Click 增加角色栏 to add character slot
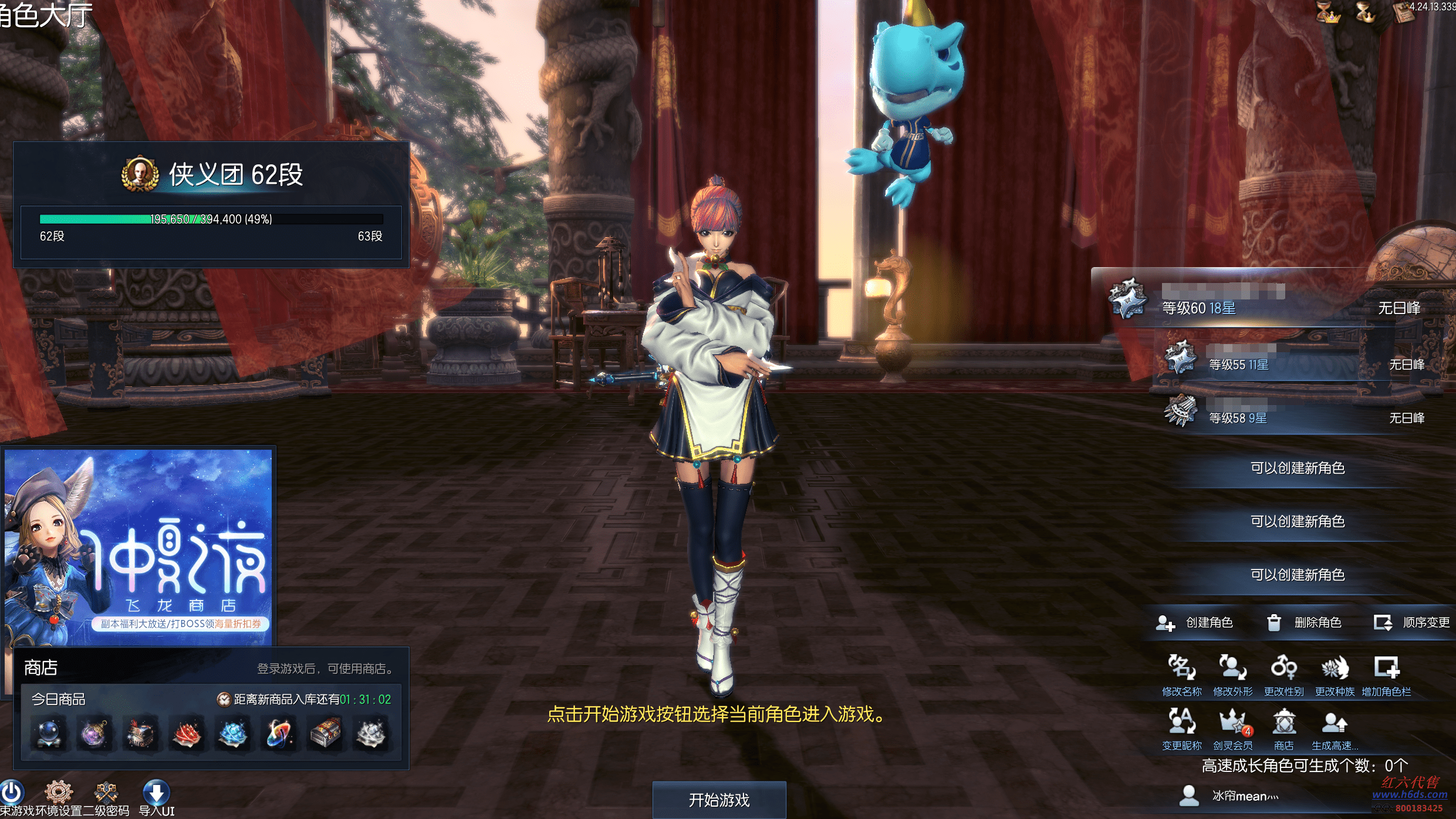This screenshot has height=819, width=1456. (x=1386, y=669)
